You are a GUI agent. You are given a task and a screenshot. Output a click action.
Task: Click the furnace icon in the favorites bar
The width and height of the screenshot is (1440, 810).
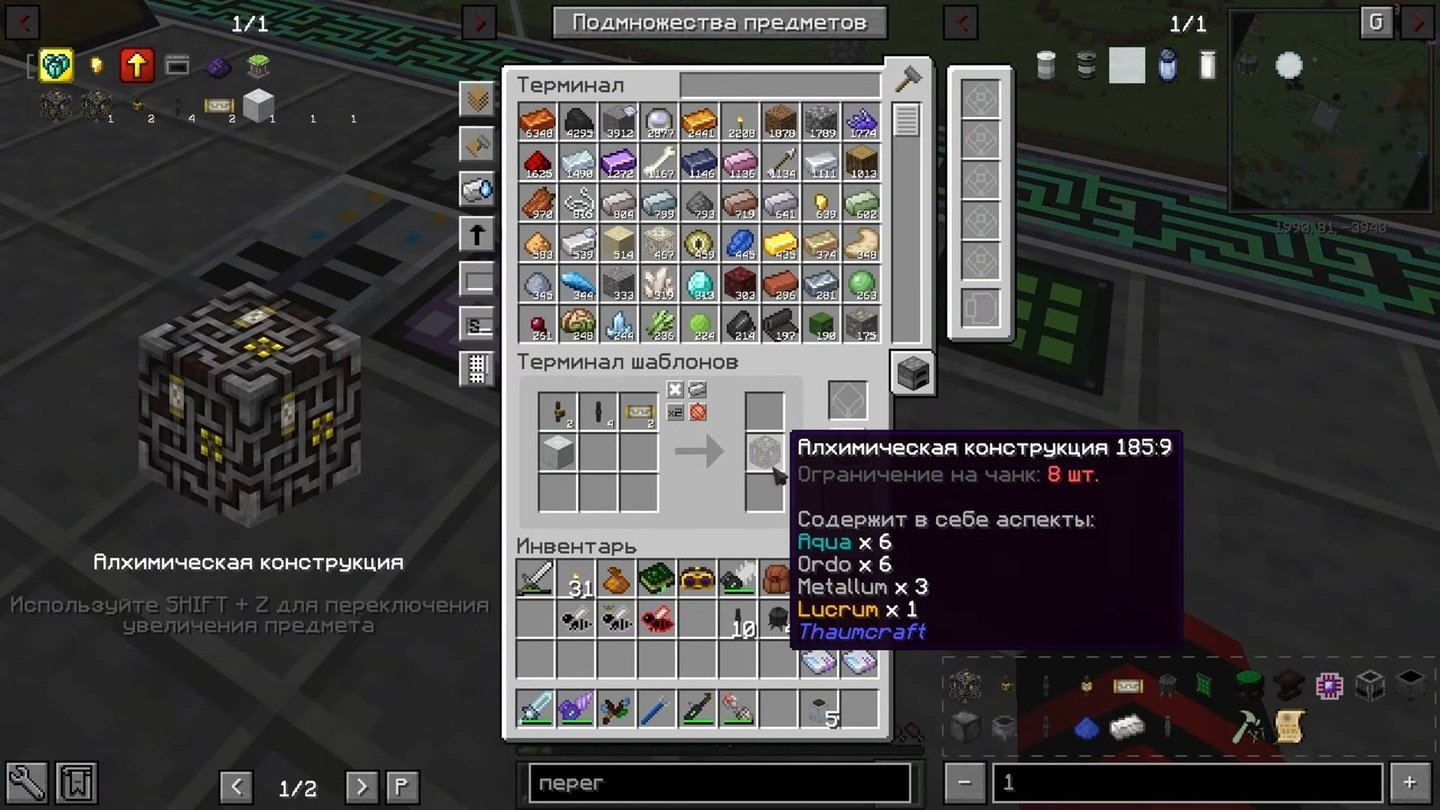tap(177, 64)
